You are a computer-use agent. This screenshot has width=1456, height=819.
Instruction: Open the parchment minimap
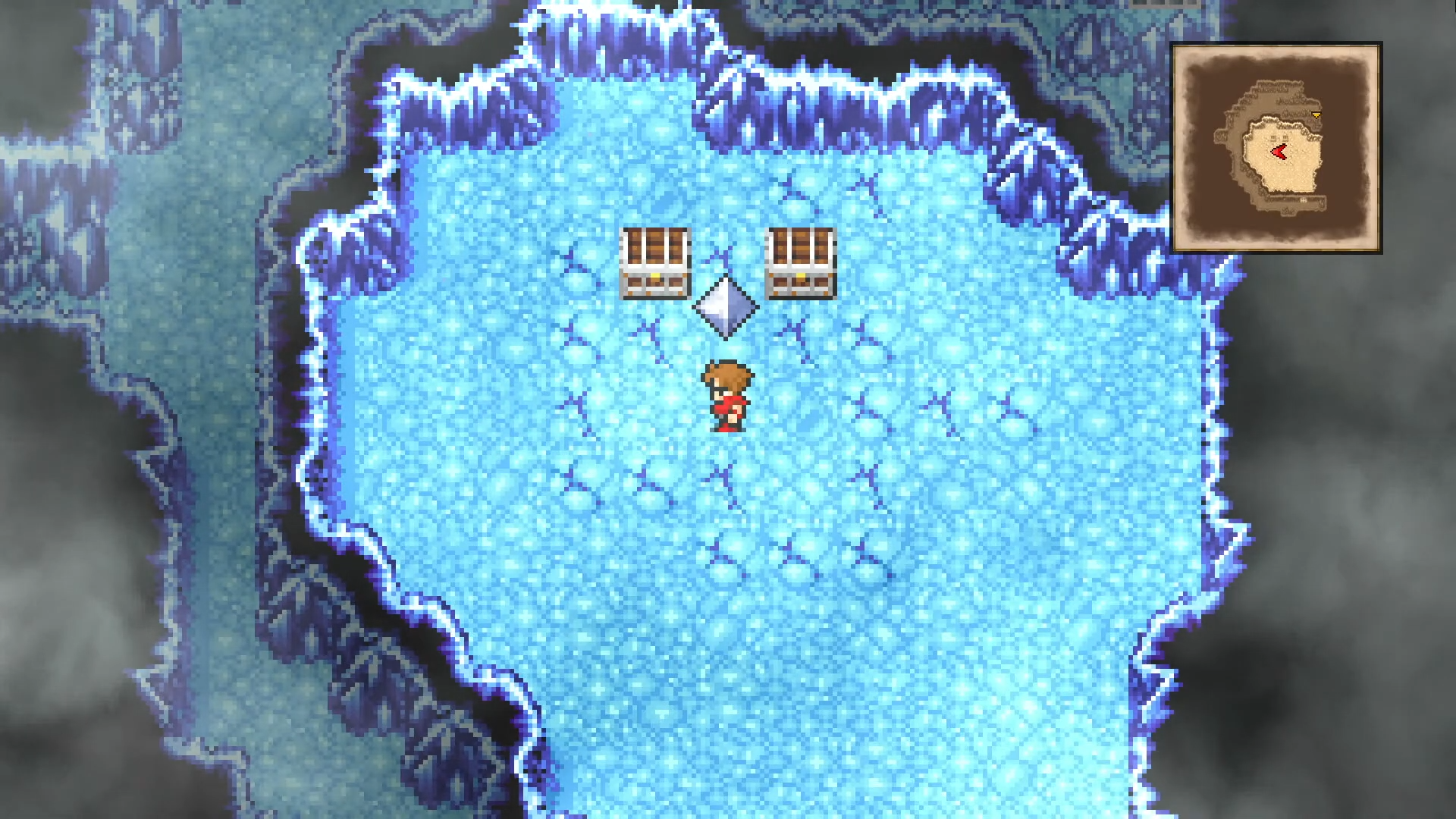point(1276,148)
